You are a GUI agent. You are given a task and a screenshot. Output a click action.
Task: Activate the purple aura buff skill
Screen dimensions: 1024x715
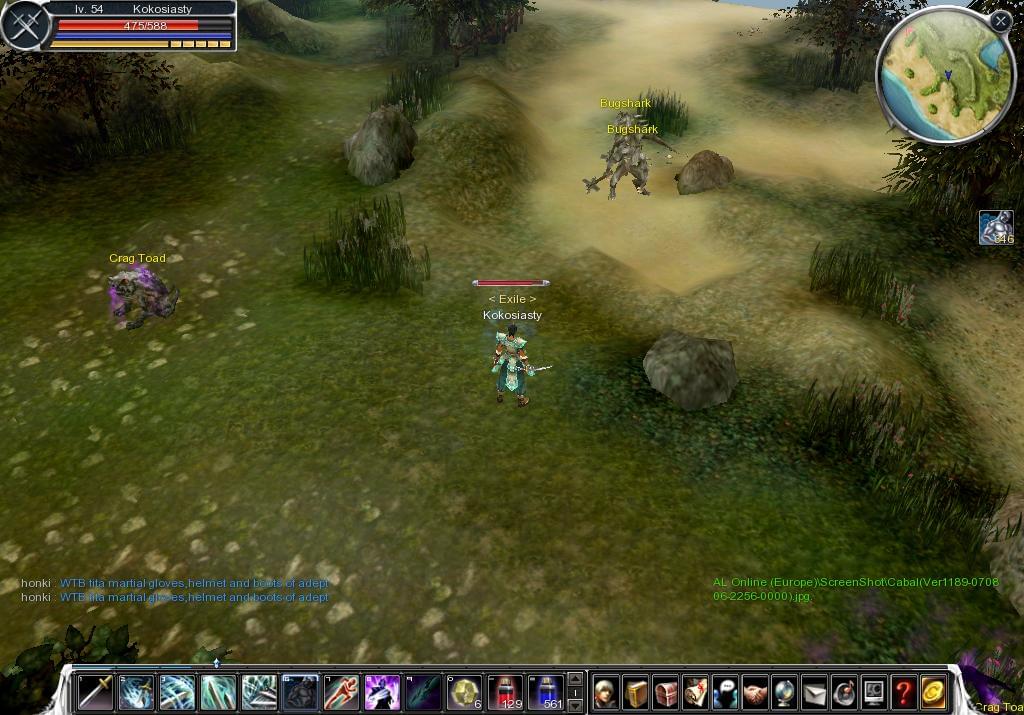(382, 692)
